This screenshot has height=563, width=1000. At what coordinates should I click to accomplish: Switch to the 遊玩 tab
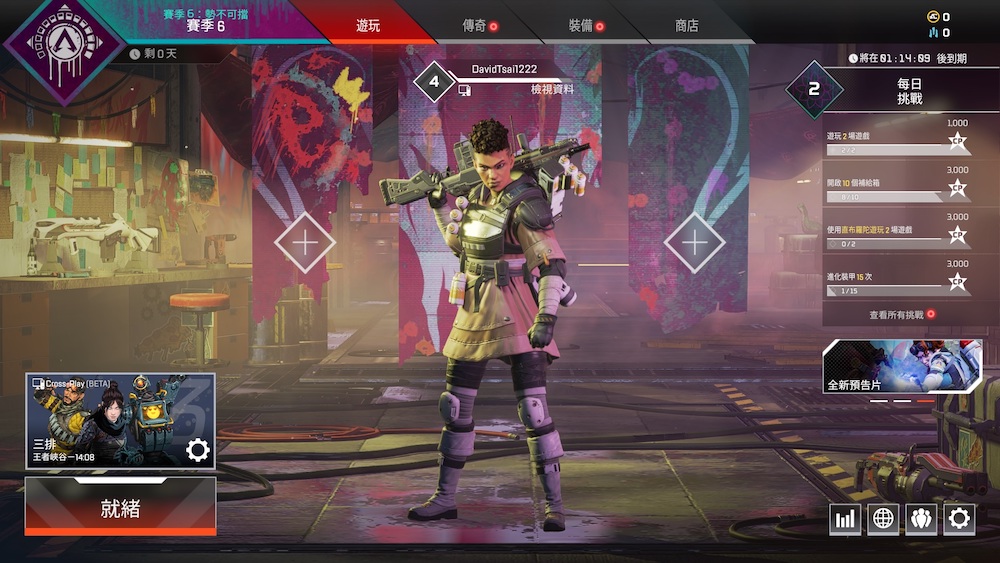[x=368, y=26]
